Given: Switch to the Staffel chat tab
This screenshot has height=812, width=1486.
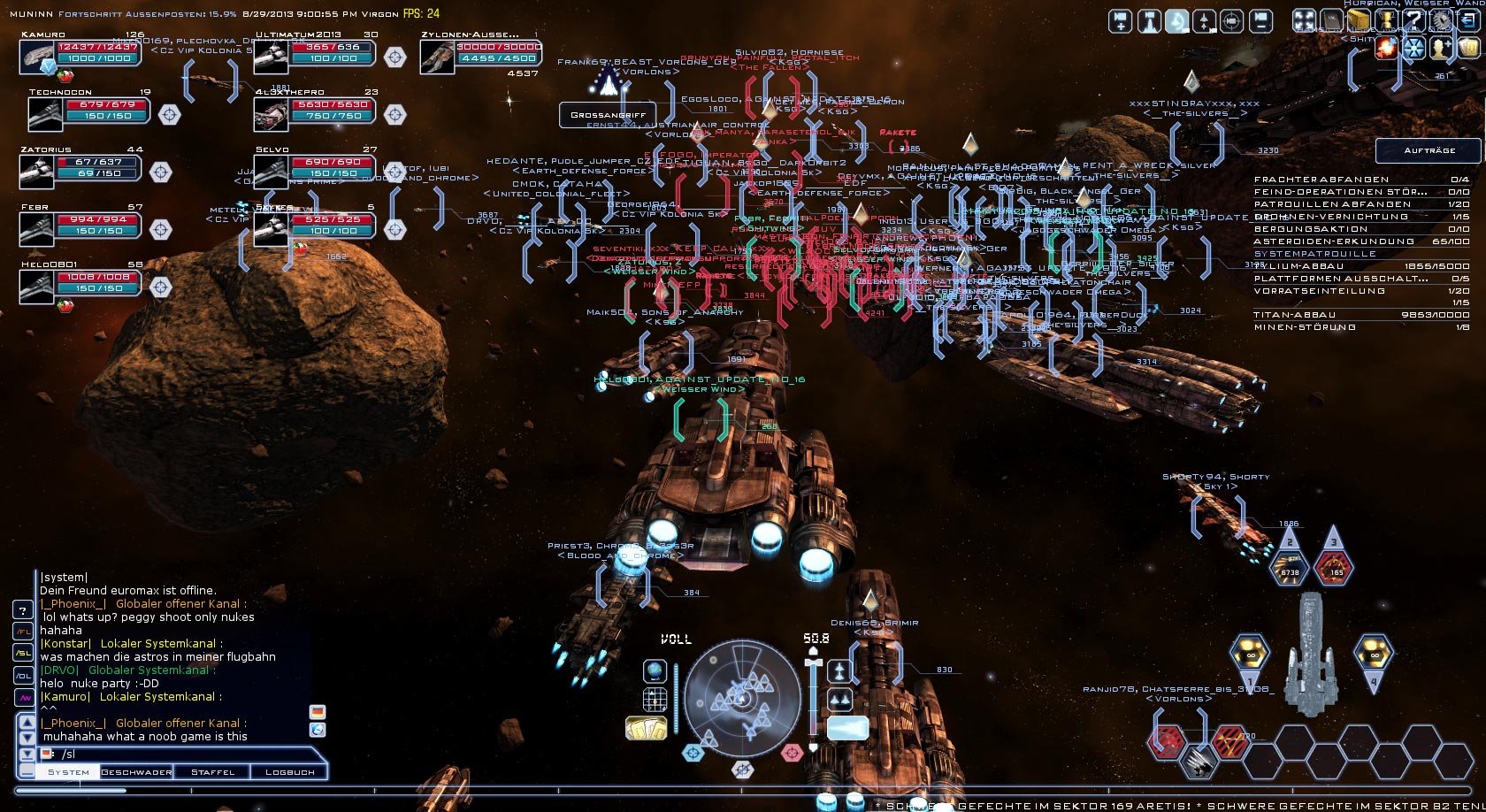Looking at the screenshot, I should click(213, 772).
